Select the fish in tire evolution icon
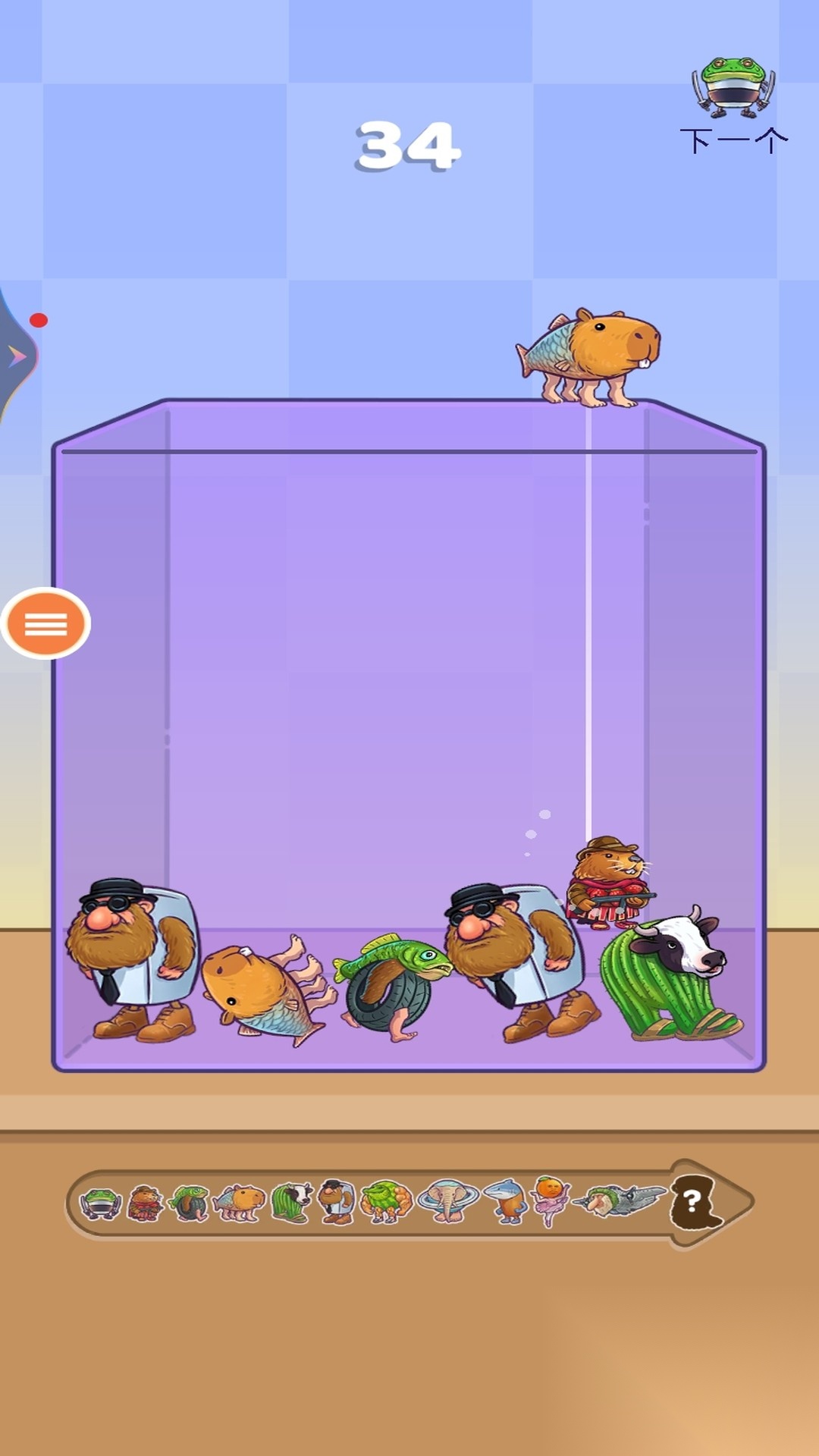 (190, 1203)
